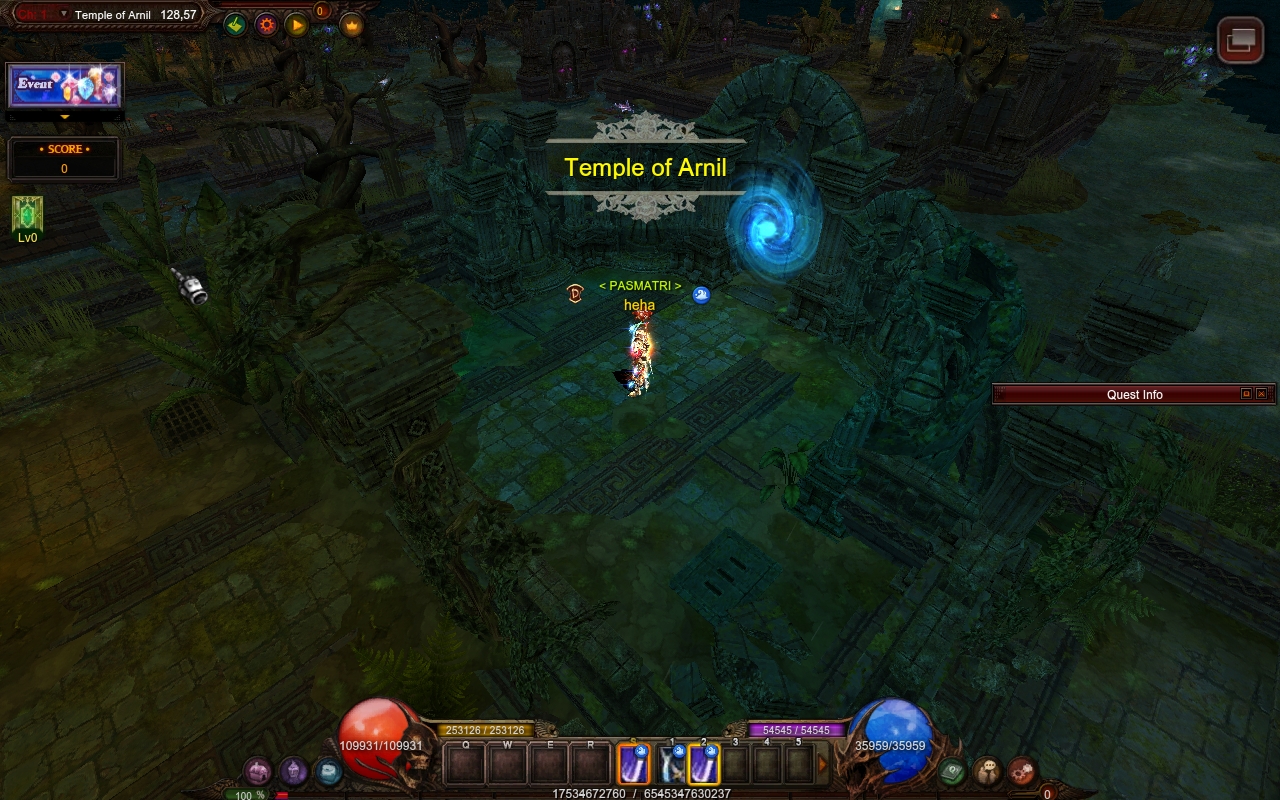Viewport: 1280px width, 800px height.
Task: Click the orange arrow beside the hotbar
Action: 823,765
